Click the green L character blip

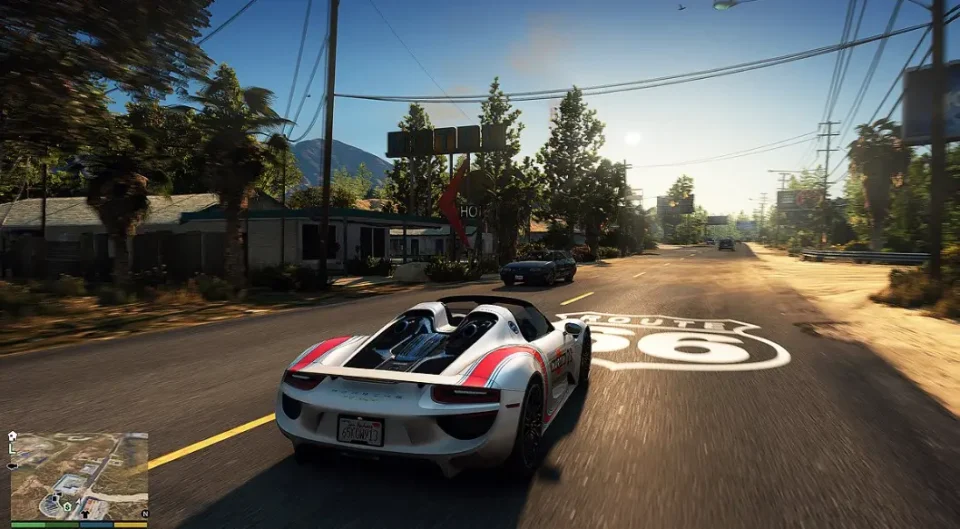point(12,449)
